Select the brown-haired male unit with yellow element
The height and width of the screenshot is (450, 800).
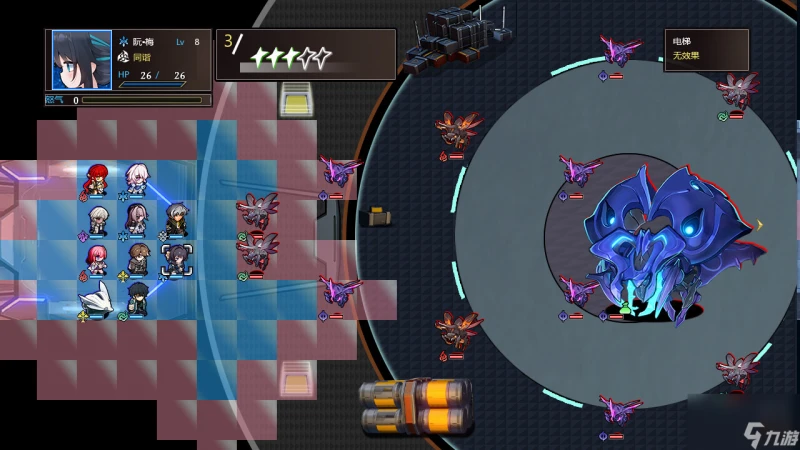[x=137, y=258]
